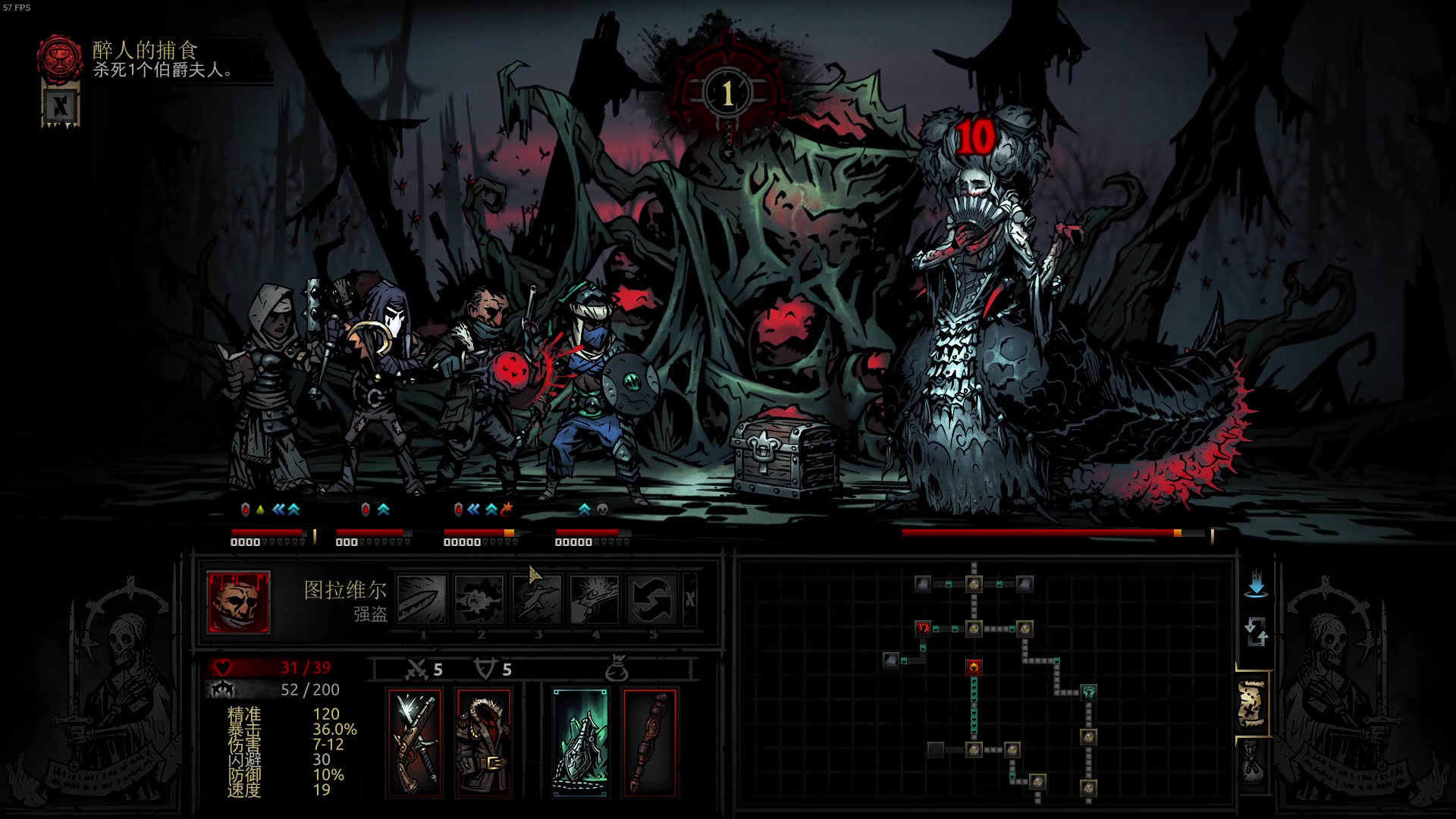
Task: Use the knife slash skill in slot 1
Action: pos(422,599)
